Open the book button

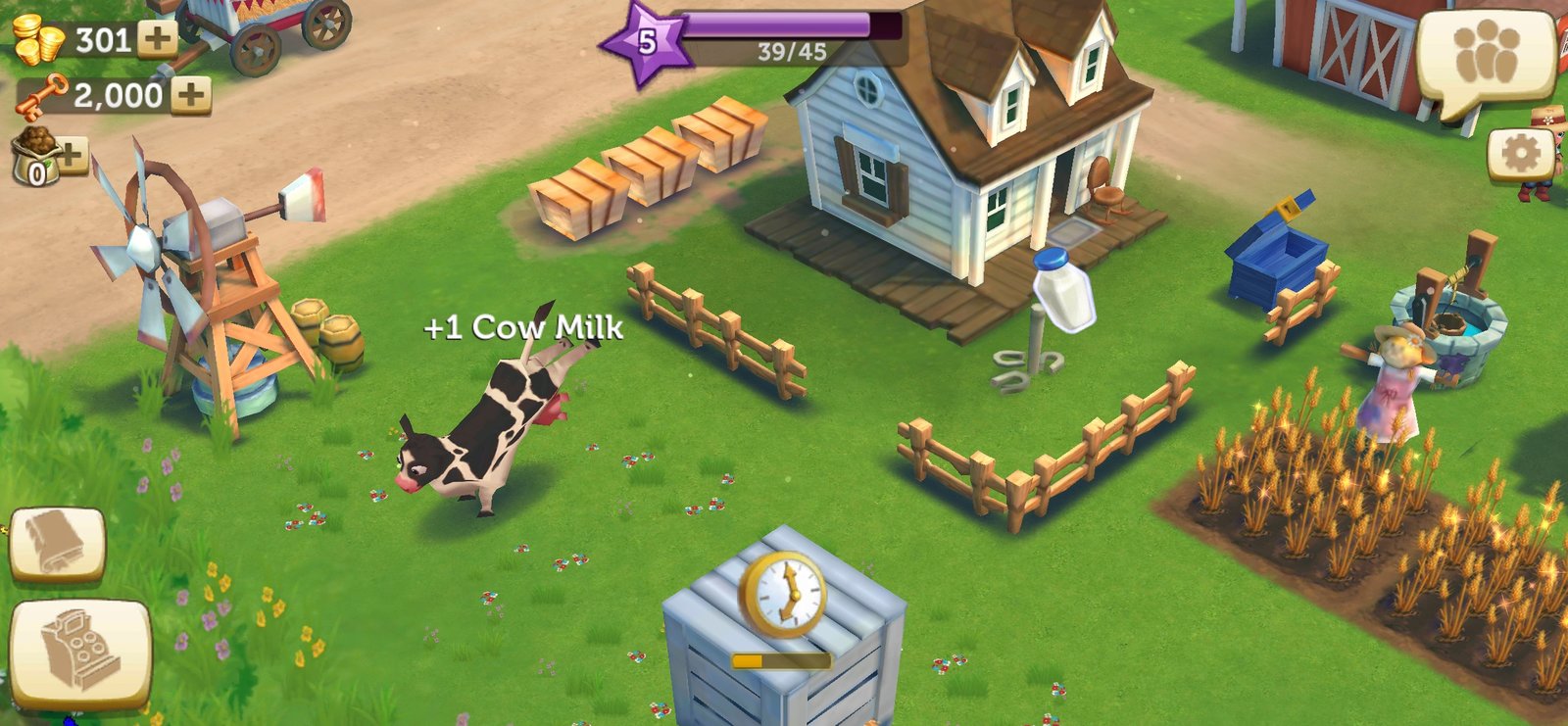(57, 543)
